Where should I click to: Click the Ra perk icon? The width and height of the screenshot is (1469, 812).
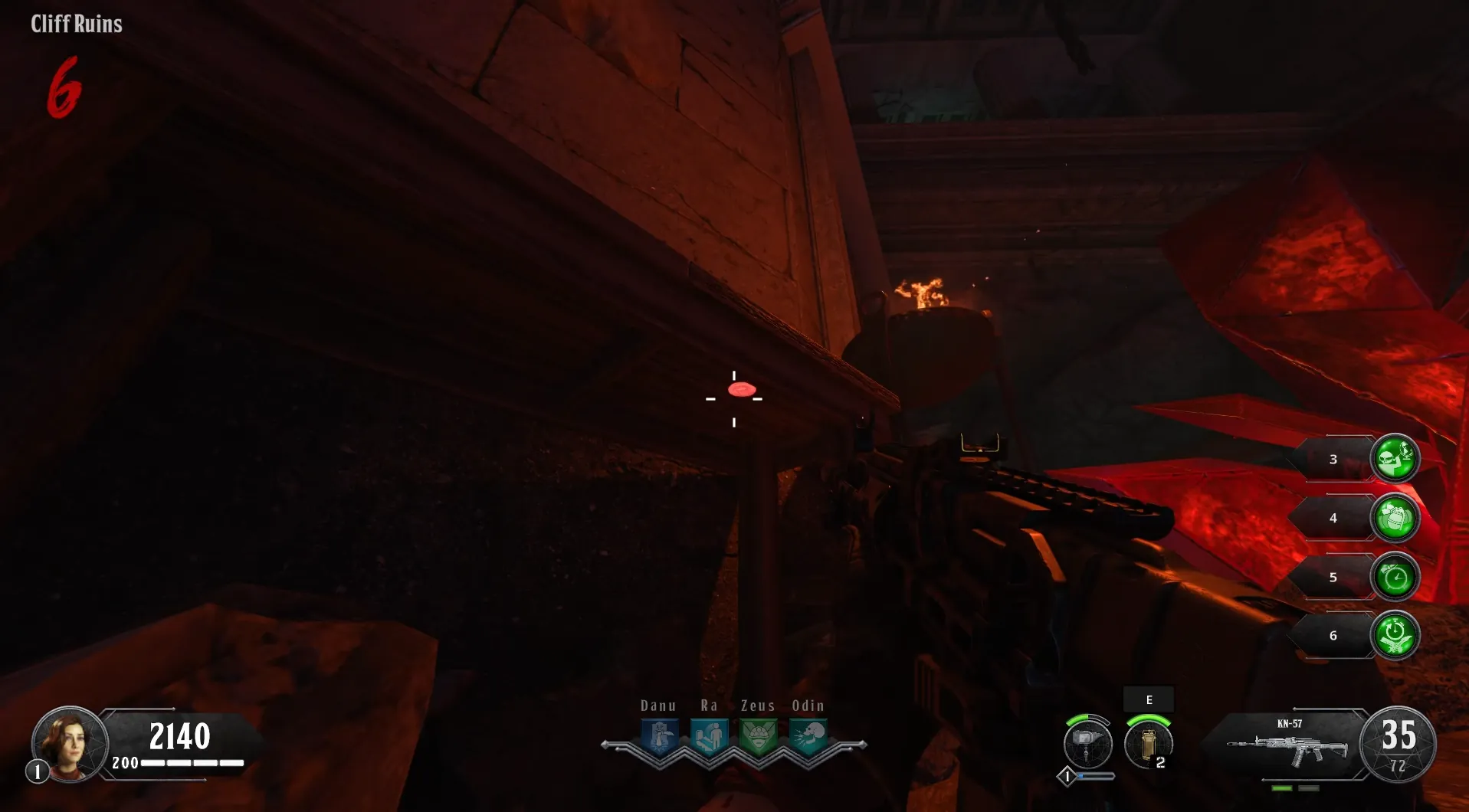click(x=710, y=738)
